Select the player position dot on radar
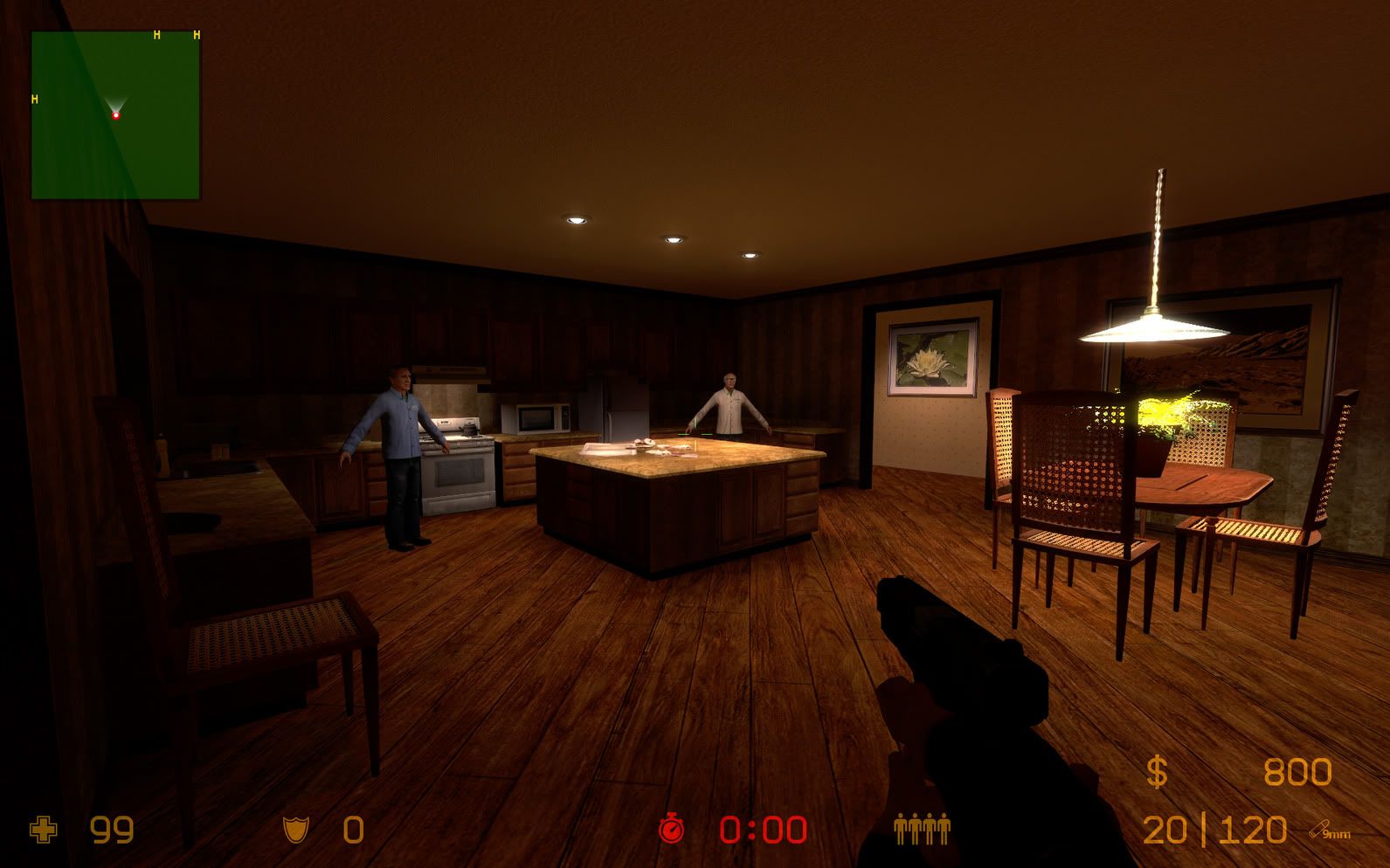 click(115, 114)
